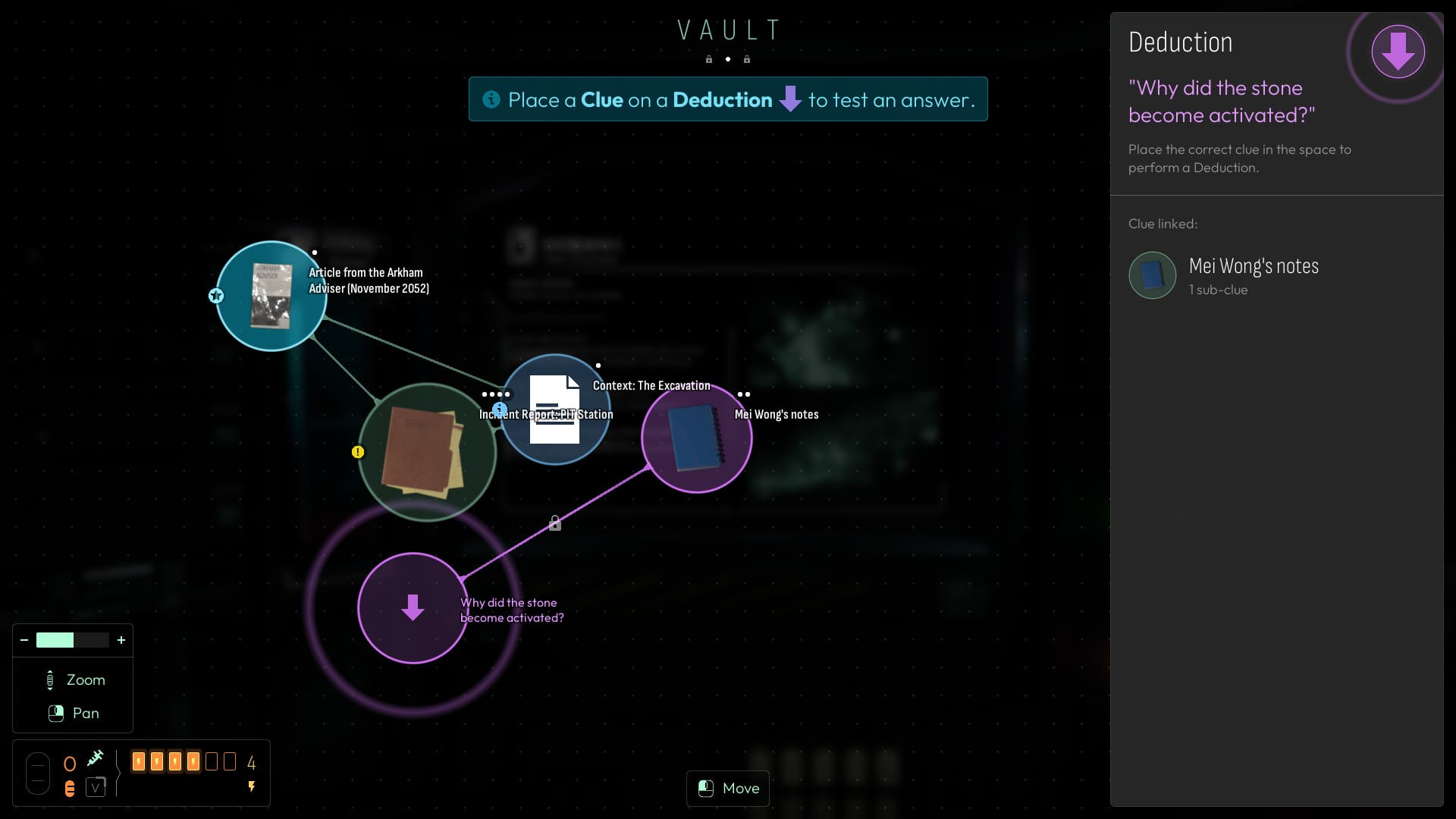Click the star badge on the Arkham Adviser article
This screenshot has height=819, width=1456.
pyautogui.click(x=216, y=296)
